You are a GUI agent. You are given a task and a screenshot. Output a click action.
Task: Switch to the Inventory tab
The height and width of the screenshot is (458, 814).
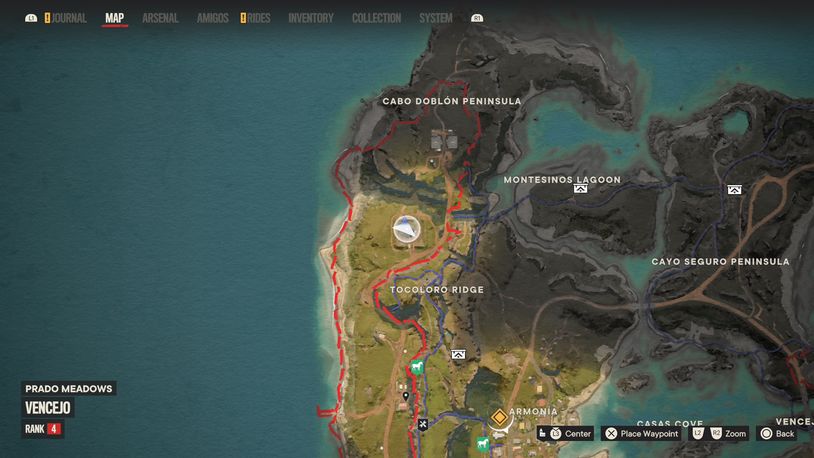pos(311,18)
